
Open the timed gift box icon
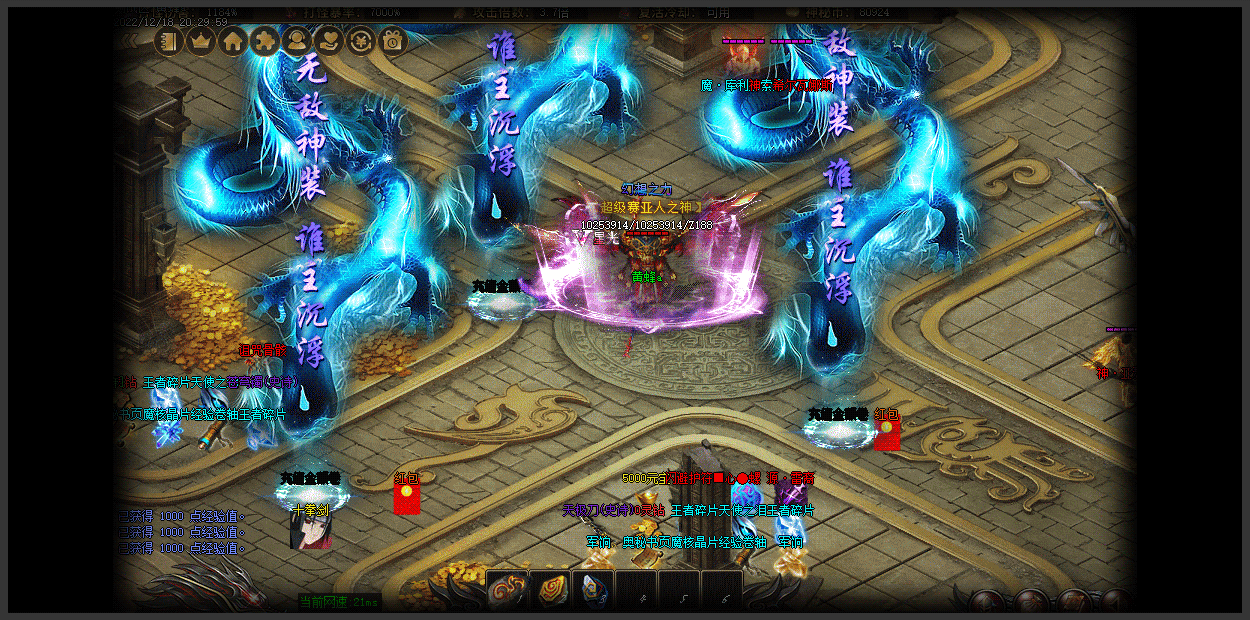pyautogui.click(x=392, y=41)
